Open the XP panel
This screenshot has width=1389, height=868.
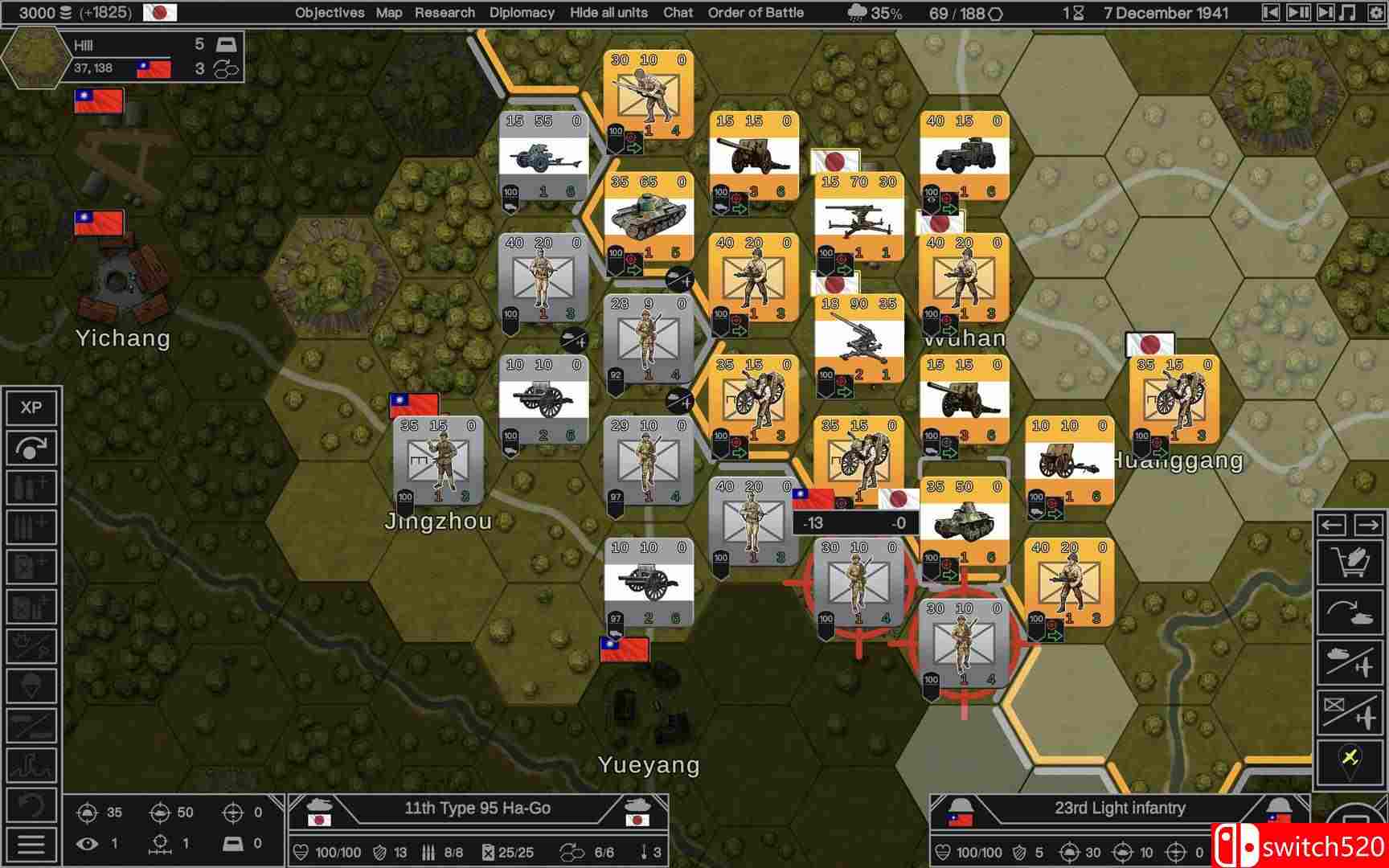(x=31, y=409)
